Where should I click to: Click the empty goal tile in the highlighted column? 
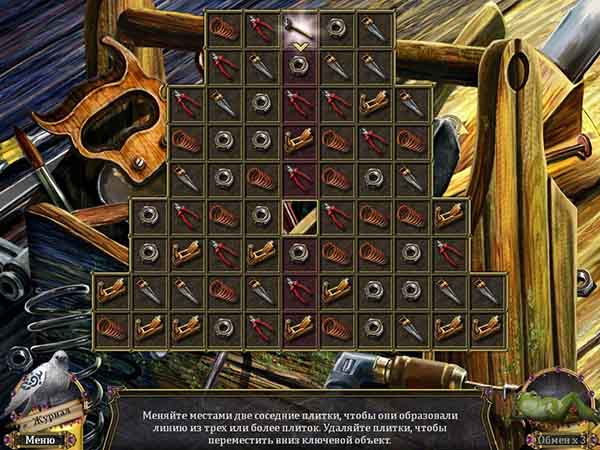(x=299, y=215)
